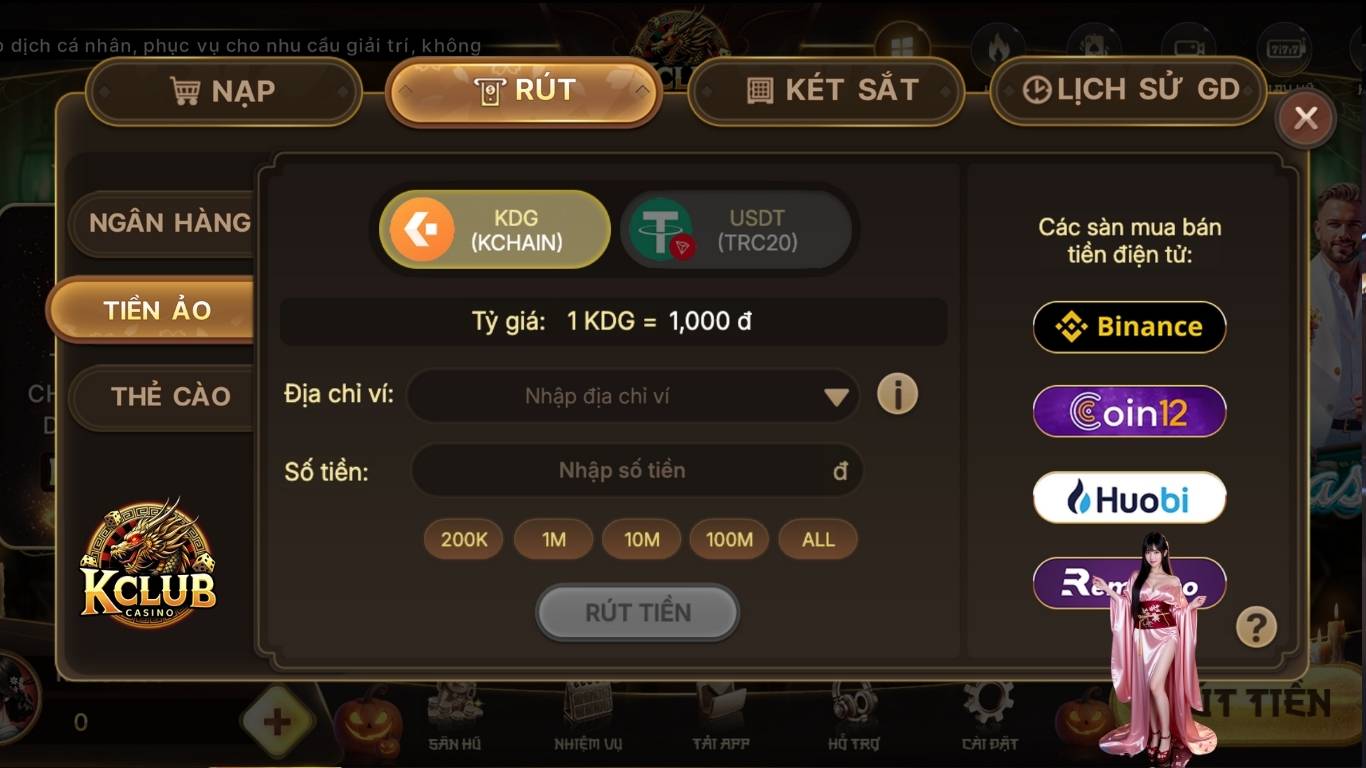Image resolution: width=1366 pixels, height=768 pixels.
Task: Select the KDG (KCHAIN) currency option
Action: tap(492, 229)
